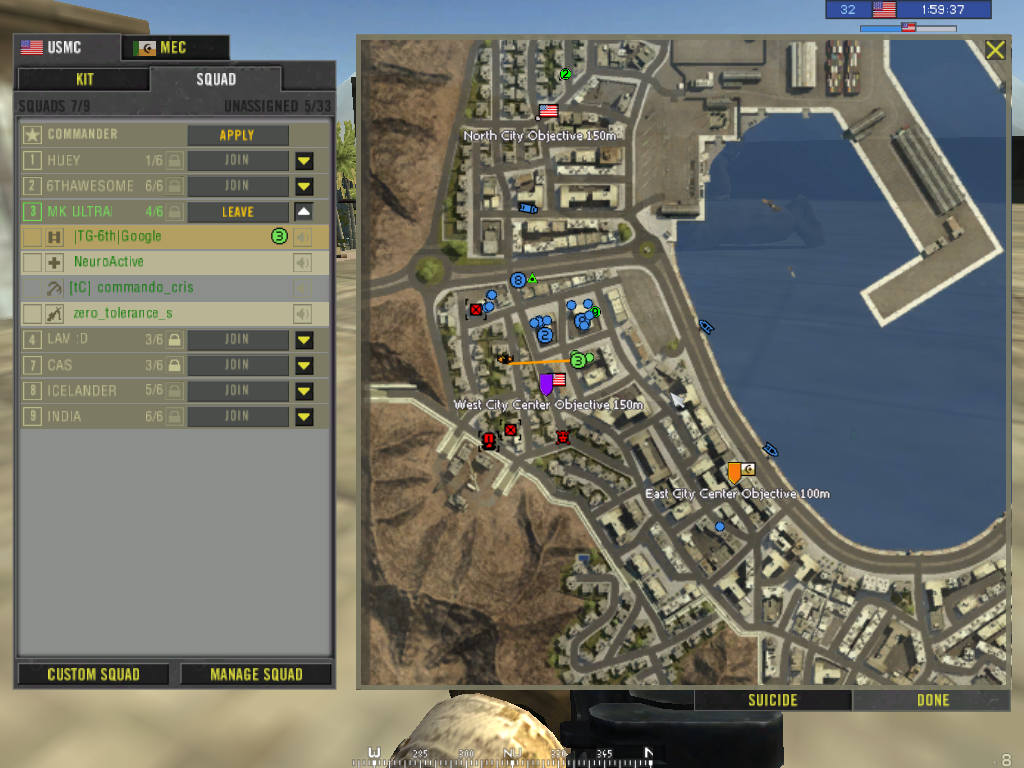Viewport: 1024px width, 768px height.
Task: Switch to the MEC team tab
Action: (x=175, y=48)
